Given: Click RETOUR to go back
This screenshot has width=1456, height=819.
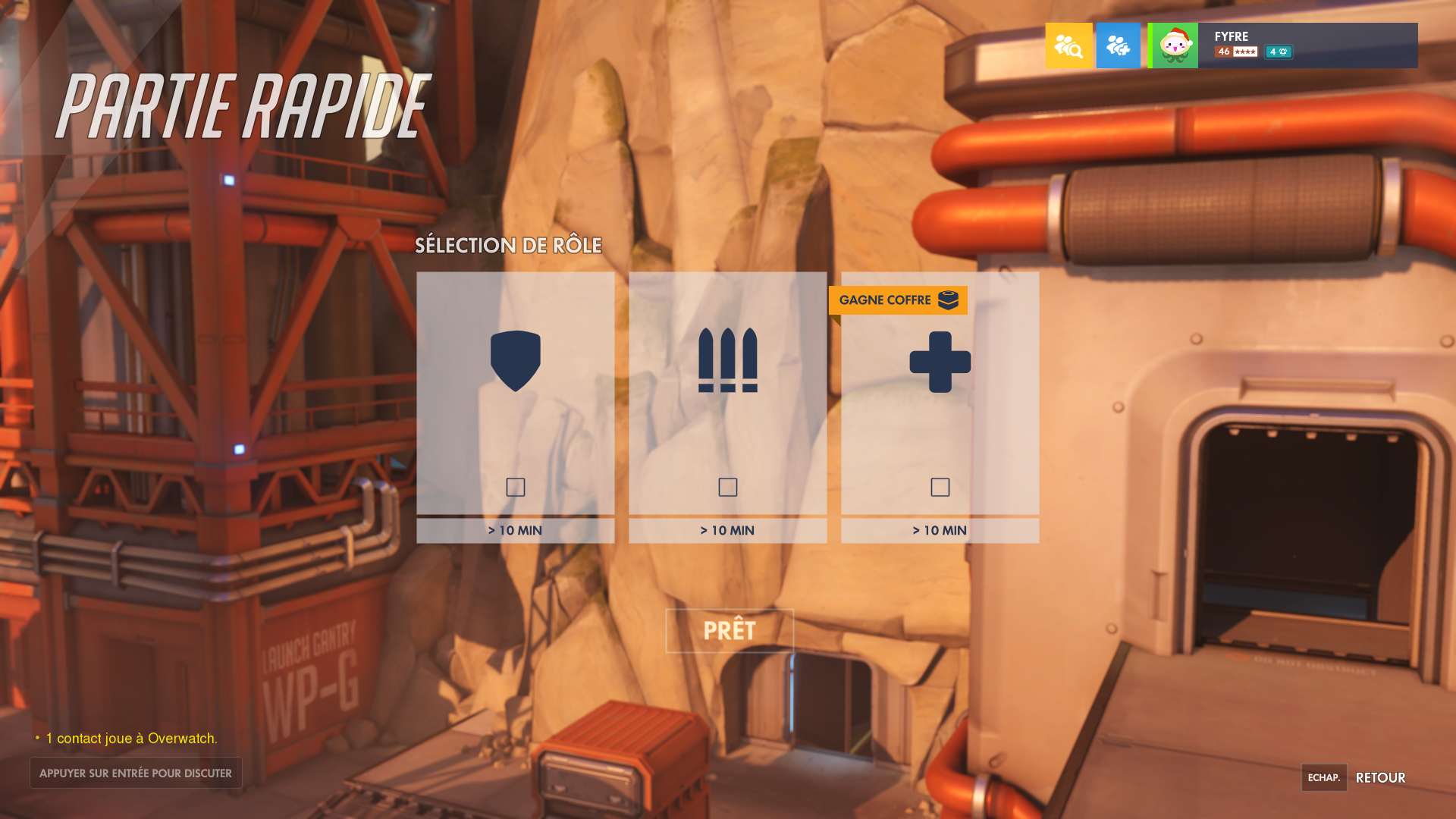Looking at the screenshot, I should (1379, 778).
